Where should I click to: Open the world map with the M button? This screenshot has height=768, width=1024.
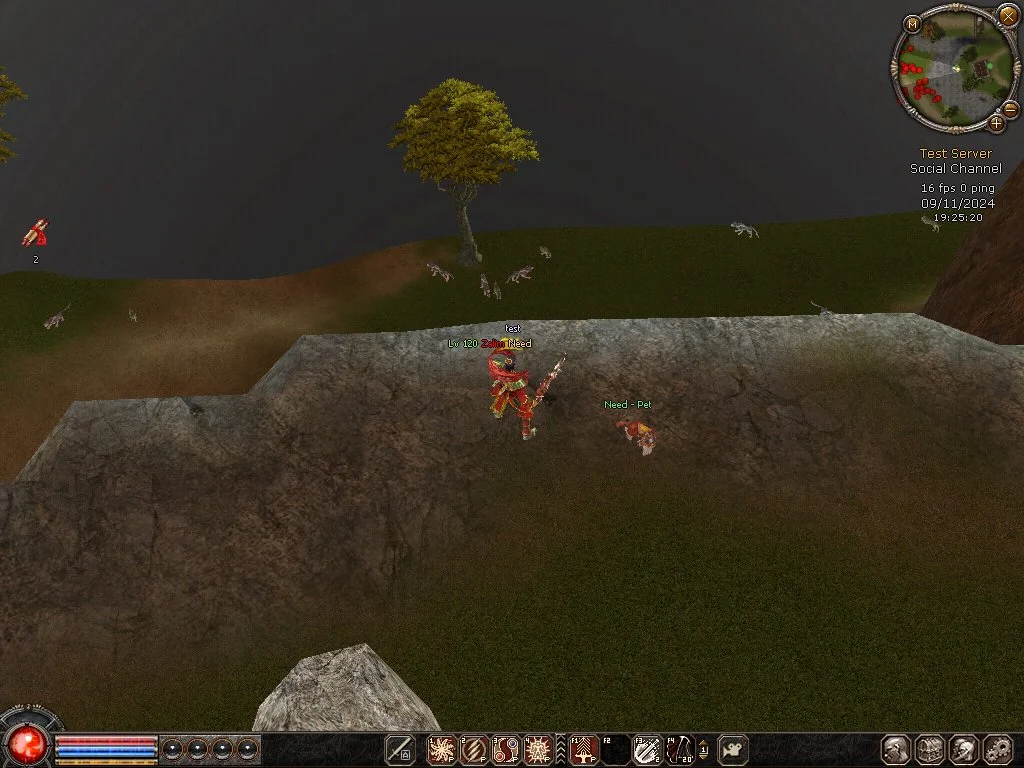[x=911, y=23]
